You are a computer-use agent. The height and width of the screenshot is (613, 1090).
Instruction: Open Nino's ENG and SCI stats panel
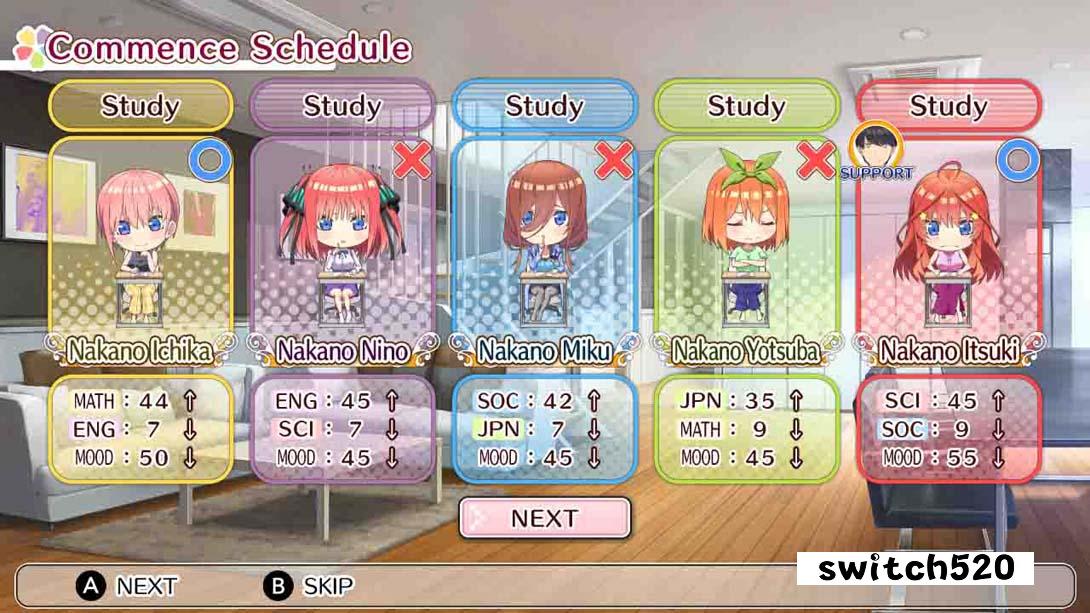pyautogui.click(x=342, y=430)
